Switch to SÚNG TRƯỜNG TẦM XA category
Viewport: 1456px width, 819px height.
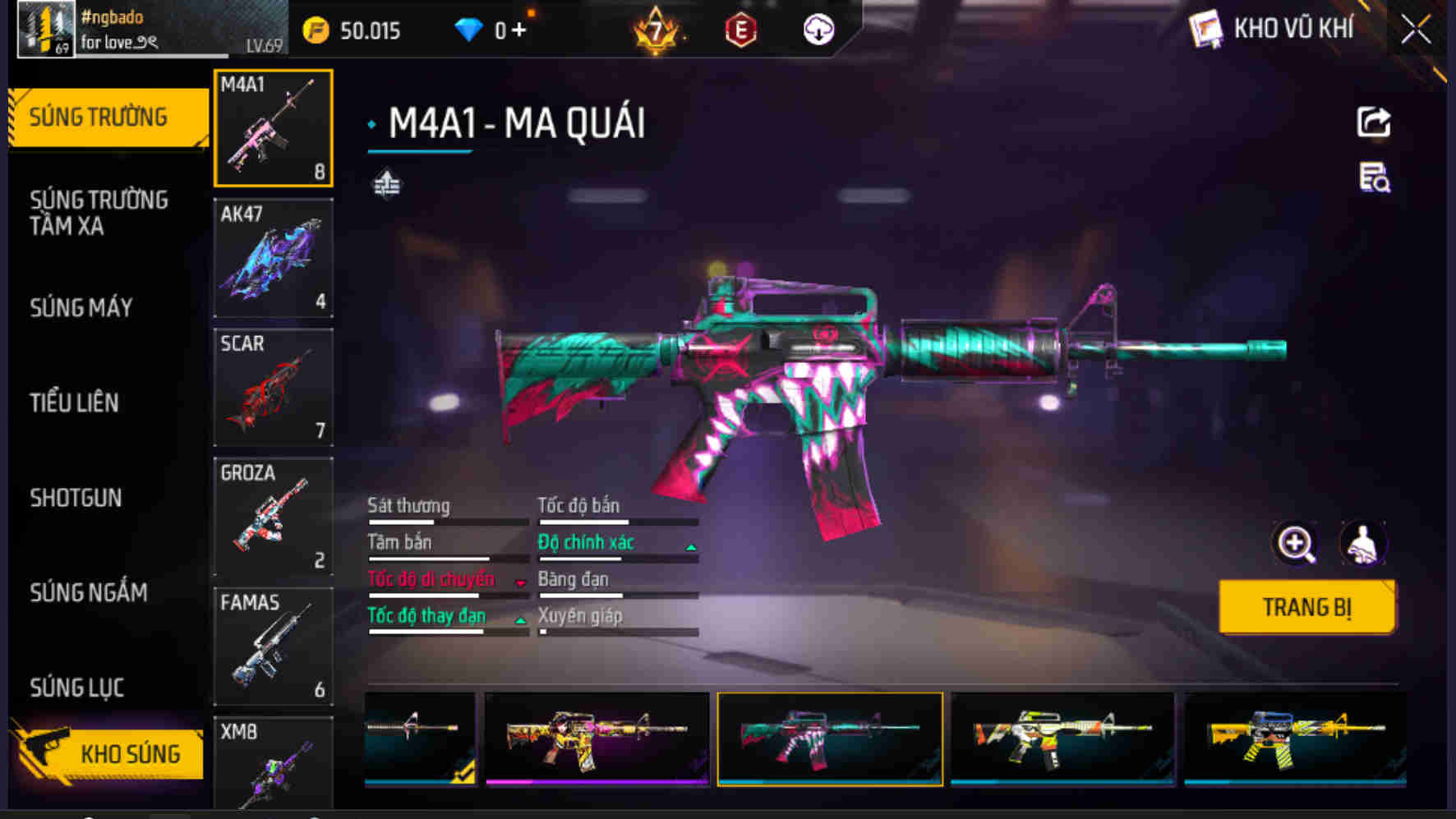(x=99, y=213)
